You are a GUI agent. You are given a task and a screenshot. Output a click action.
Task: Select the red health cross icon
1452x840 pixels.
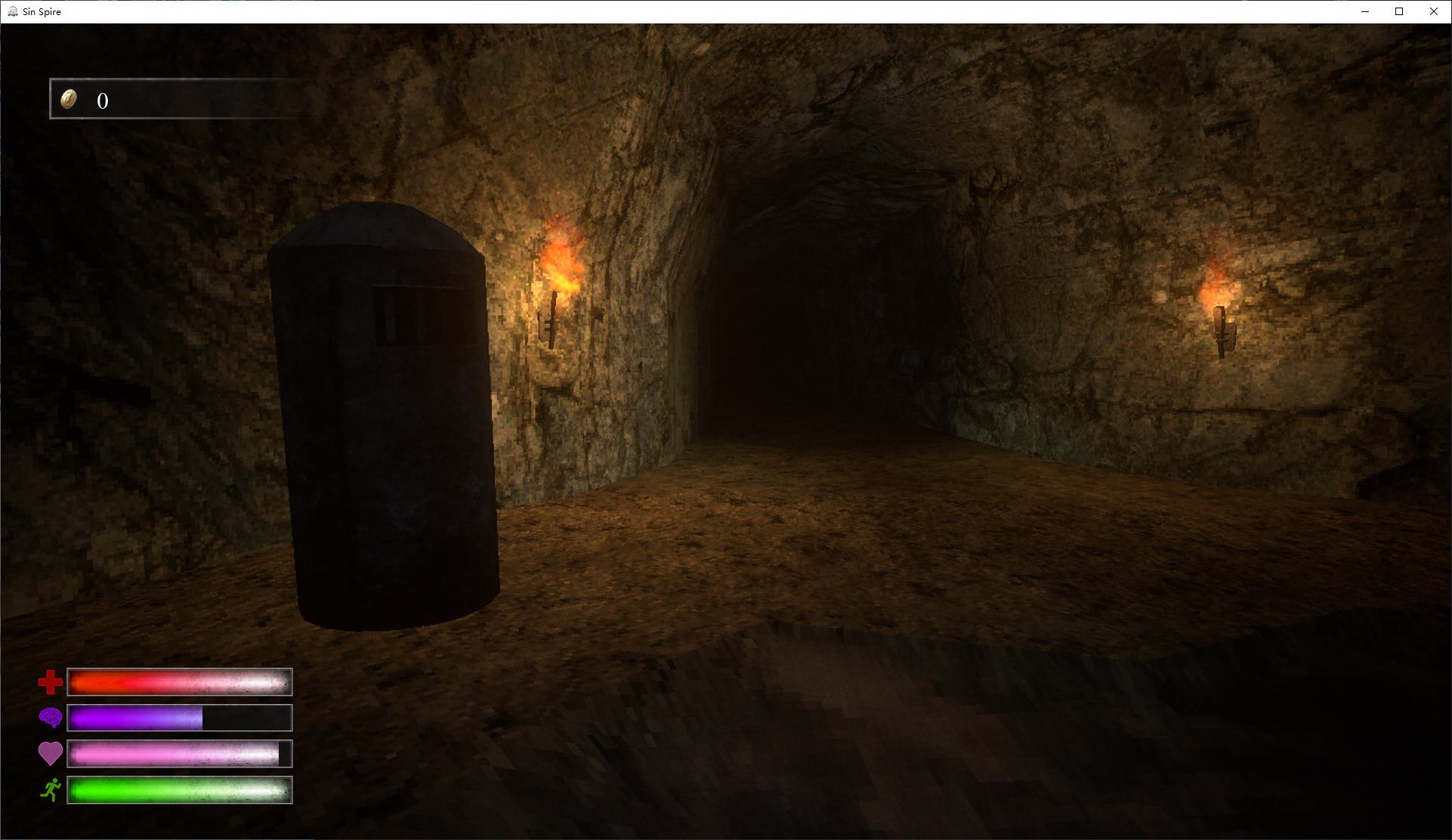click(x=50, y=682)
